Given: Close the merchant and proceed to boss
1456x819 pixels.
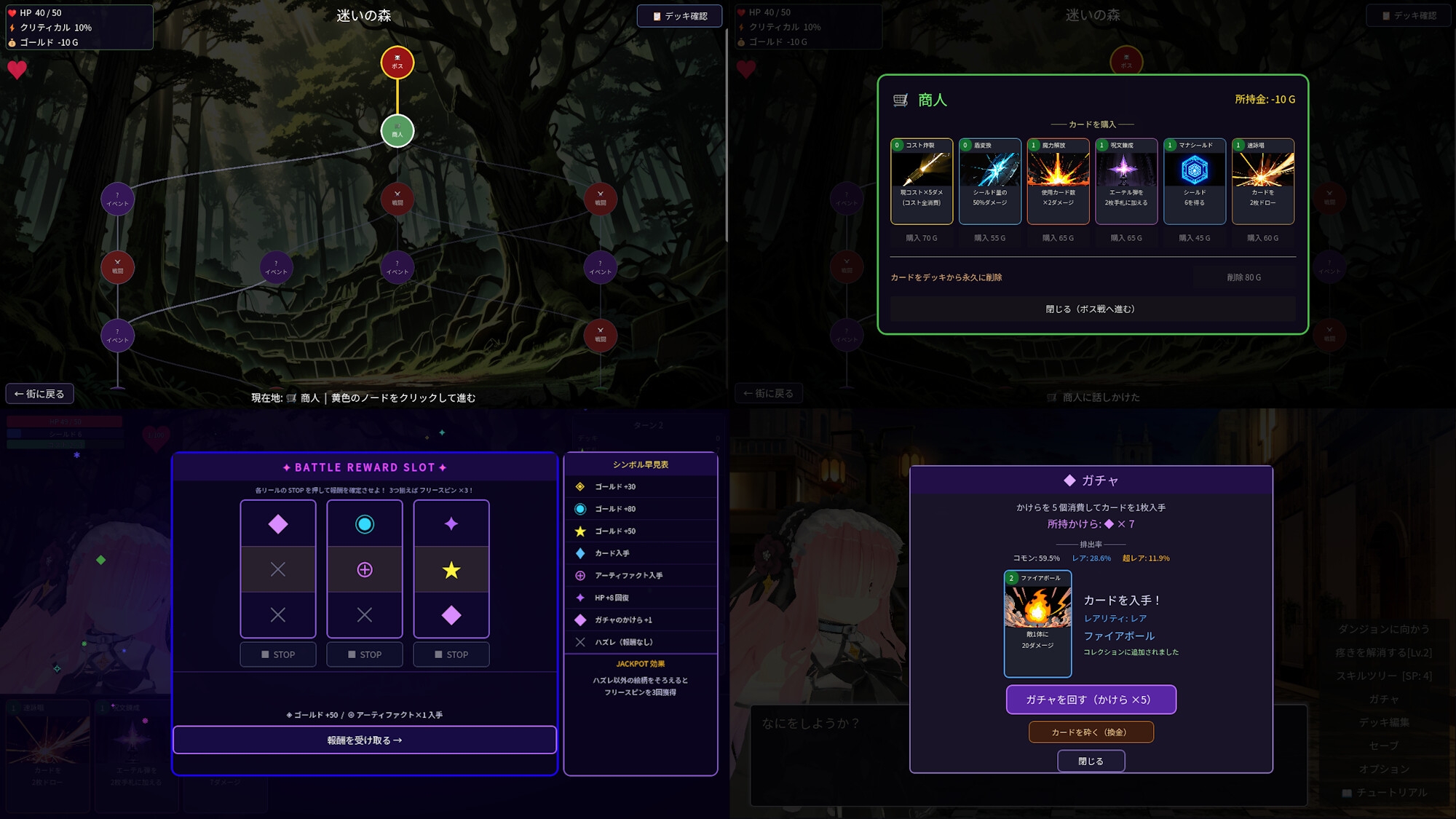Looking at the screenshot, I should click(x=1092, y=309).
